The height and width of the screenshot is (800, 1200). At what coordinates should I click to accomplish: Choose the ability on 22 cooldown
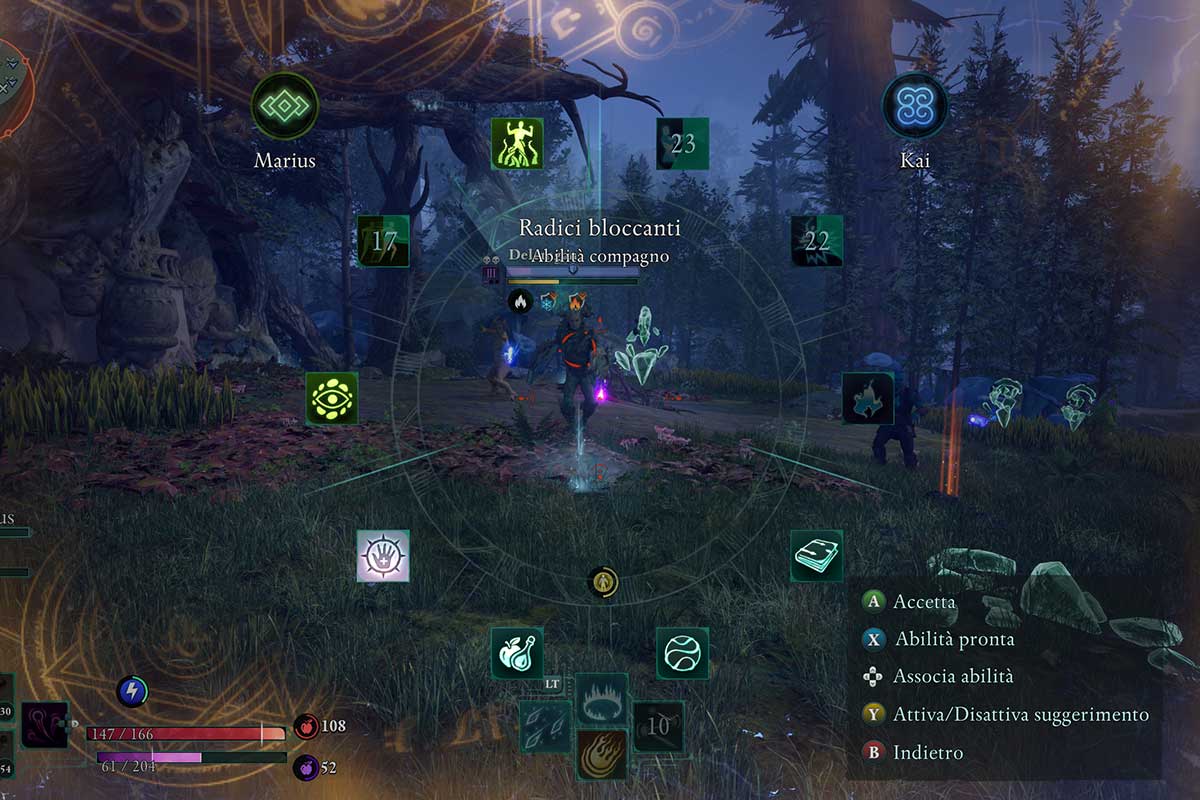(x=816, y=241)
